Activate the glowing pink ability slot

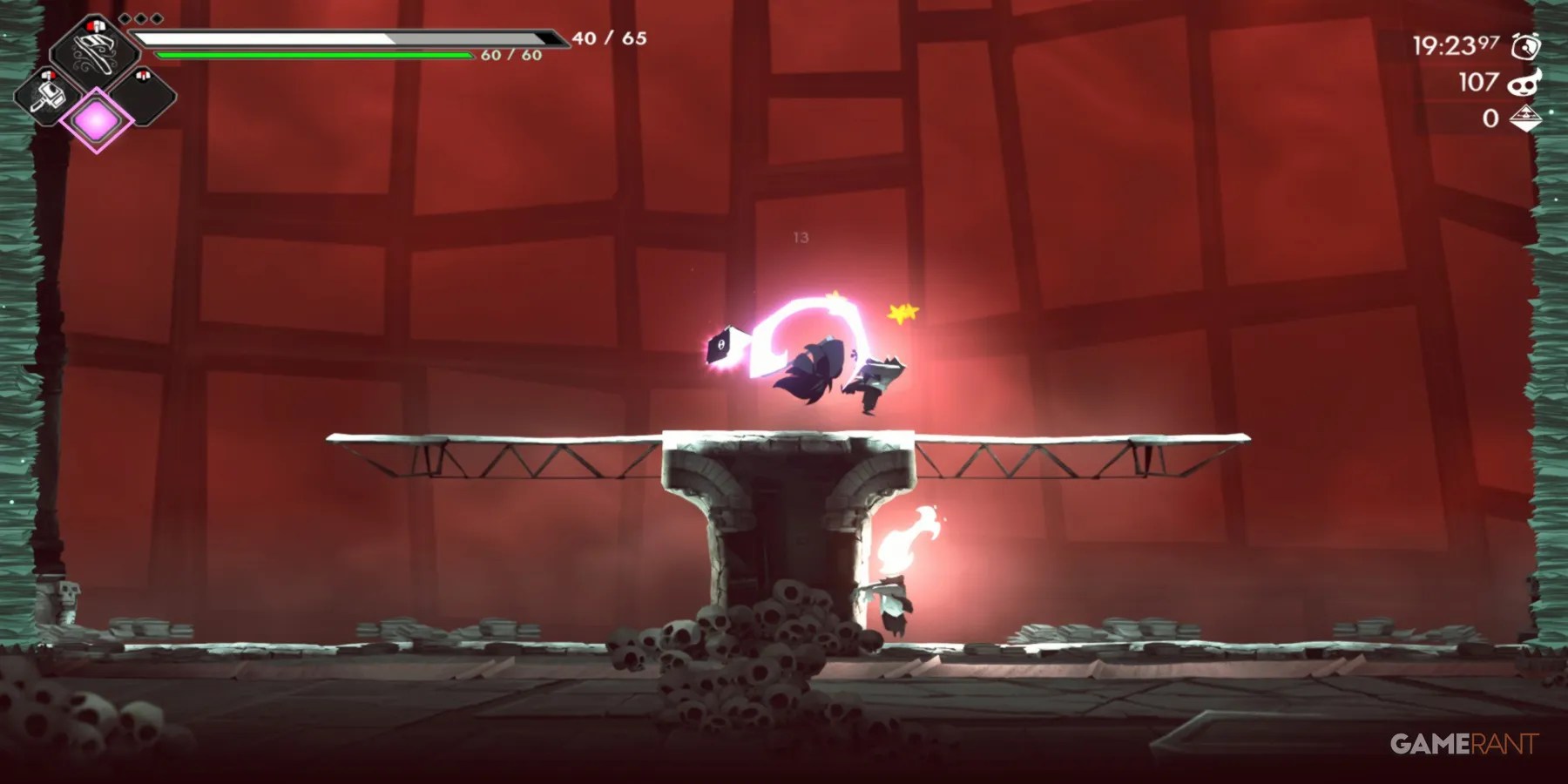click(x=97, y=119)
